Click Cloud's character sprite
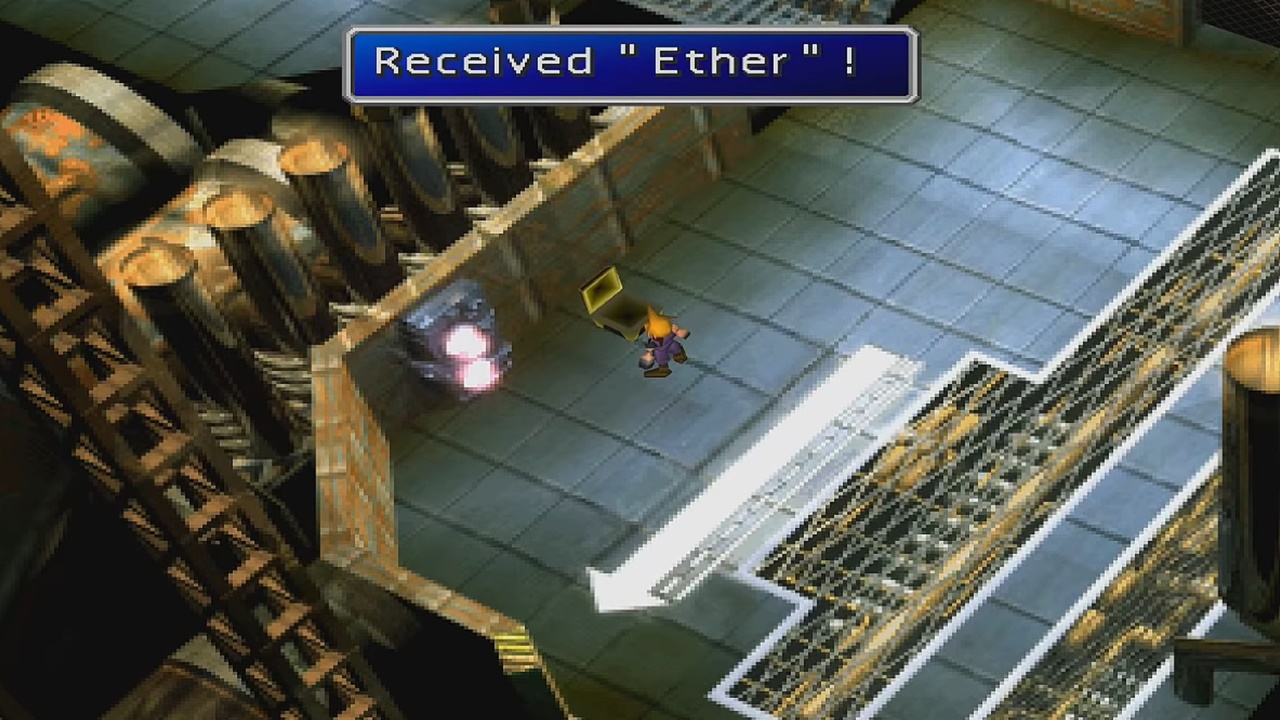Viewport: 1280px width, 720px height. pos(660,340)
